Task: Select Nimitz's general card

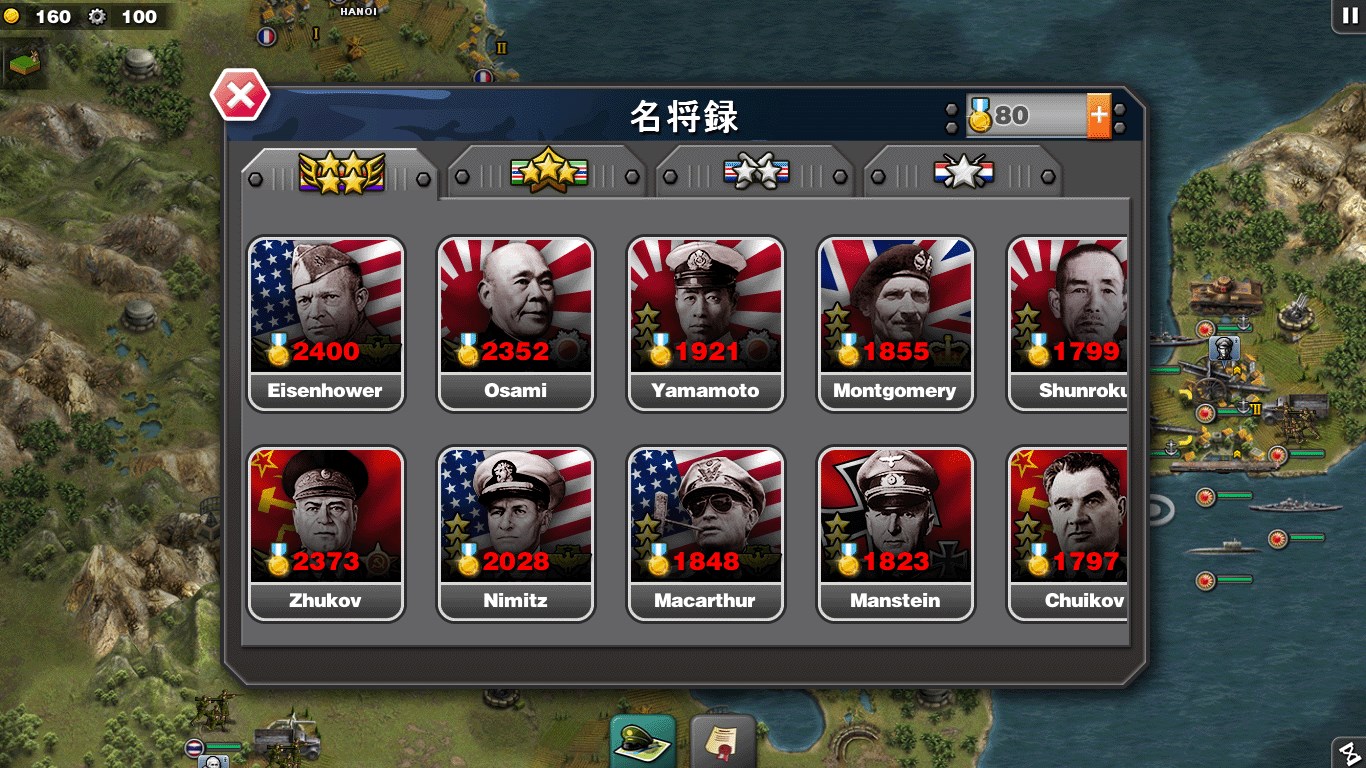Action: [x=515, y=532]
